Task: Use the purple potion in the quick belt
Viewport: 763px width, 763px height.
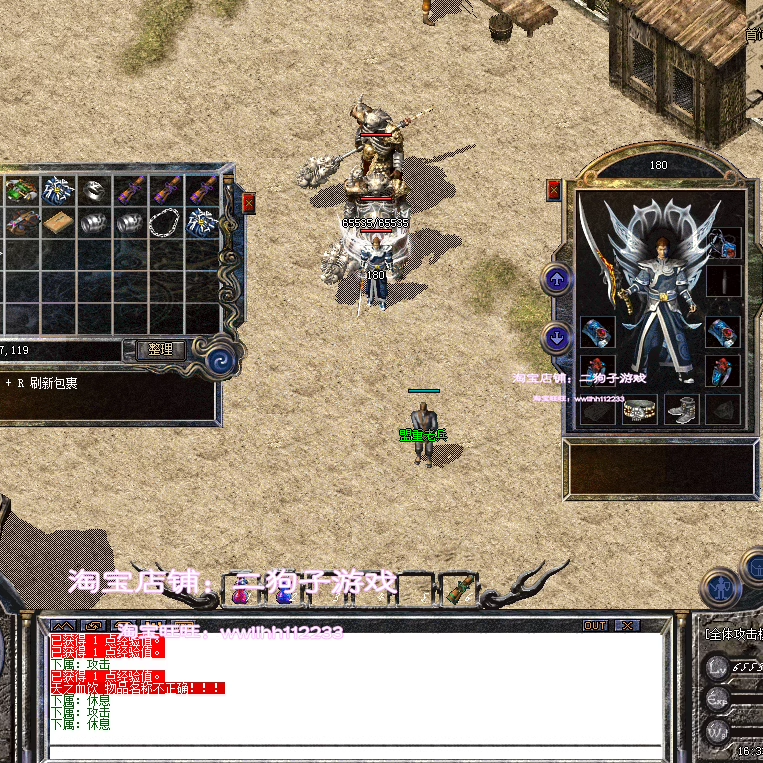Action: pos(241,593)
